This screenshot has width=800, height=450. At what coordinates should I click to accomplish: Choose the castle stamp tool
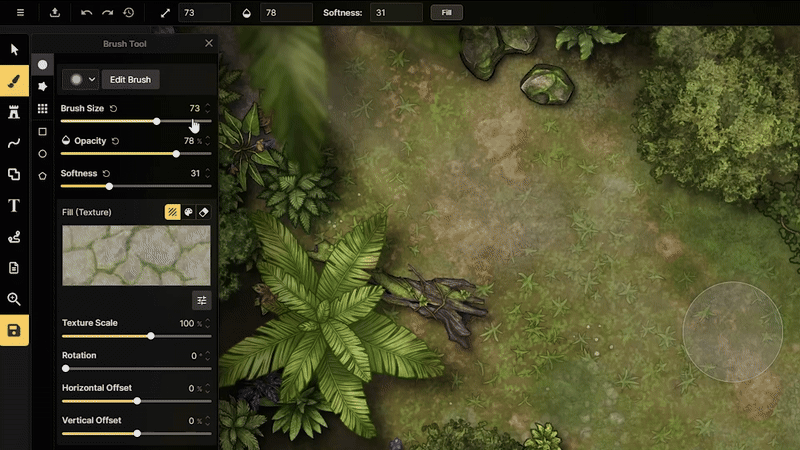coord(14,111)
